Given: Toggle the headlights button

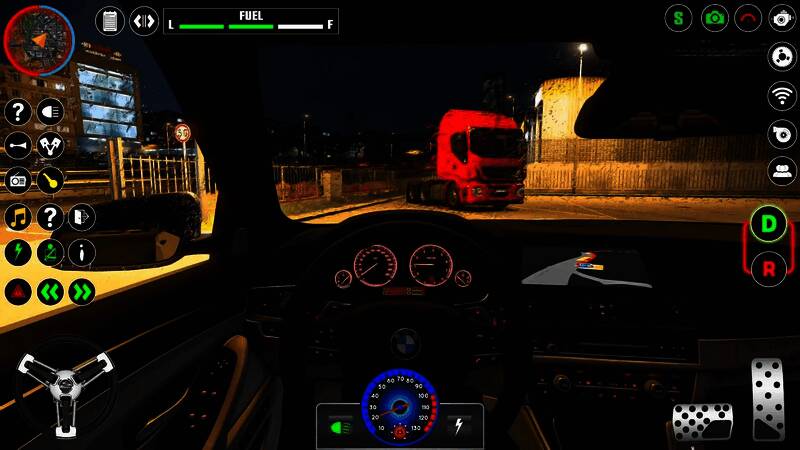Looking at the screenshot, I should (51, 112).
